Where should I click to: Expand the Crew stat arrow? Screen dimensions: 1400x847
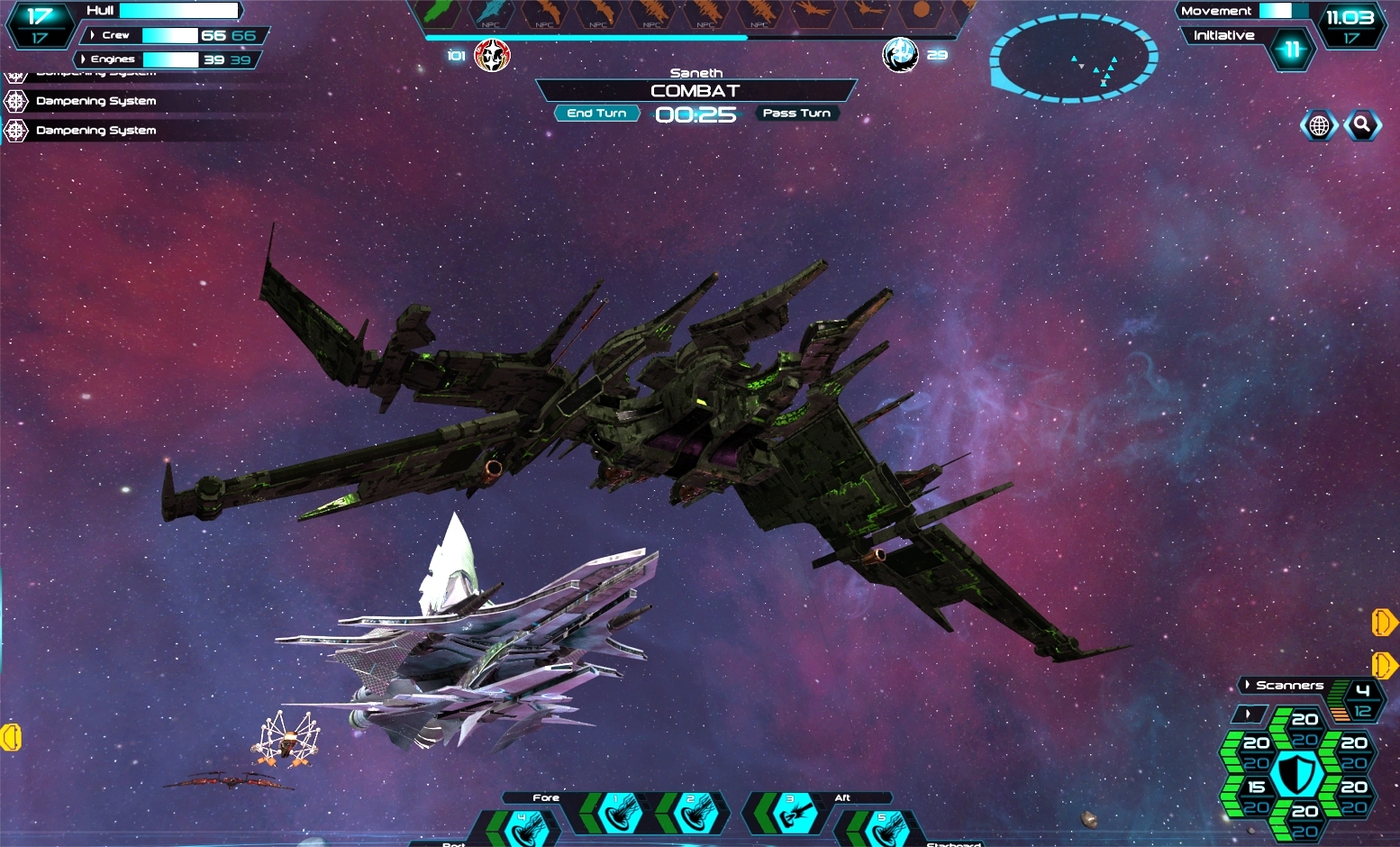tap(93, 35)
